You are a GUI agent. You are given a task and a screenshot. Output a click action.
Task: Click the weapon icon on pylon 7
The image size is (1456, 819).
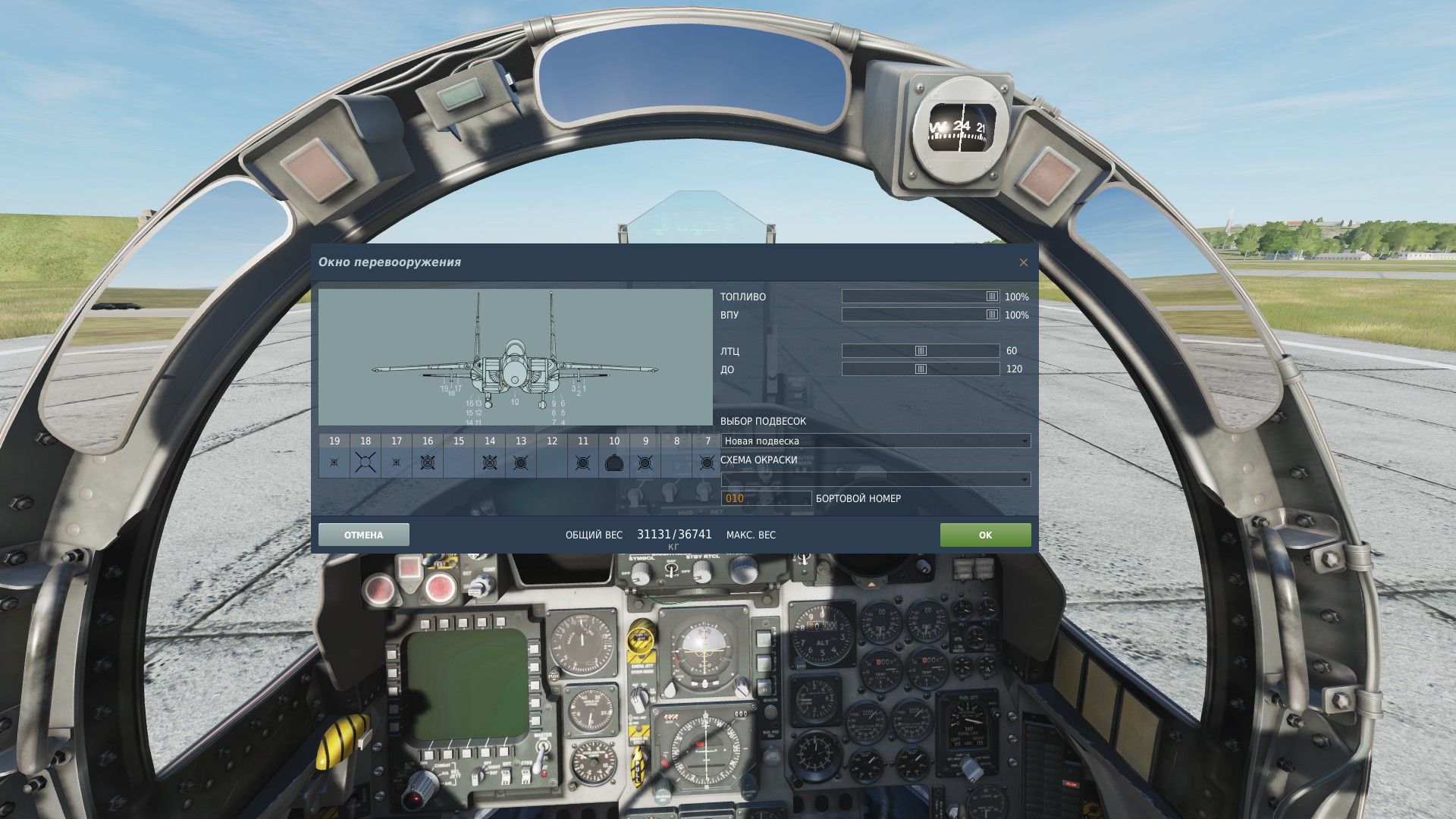(x=706, y=462)
